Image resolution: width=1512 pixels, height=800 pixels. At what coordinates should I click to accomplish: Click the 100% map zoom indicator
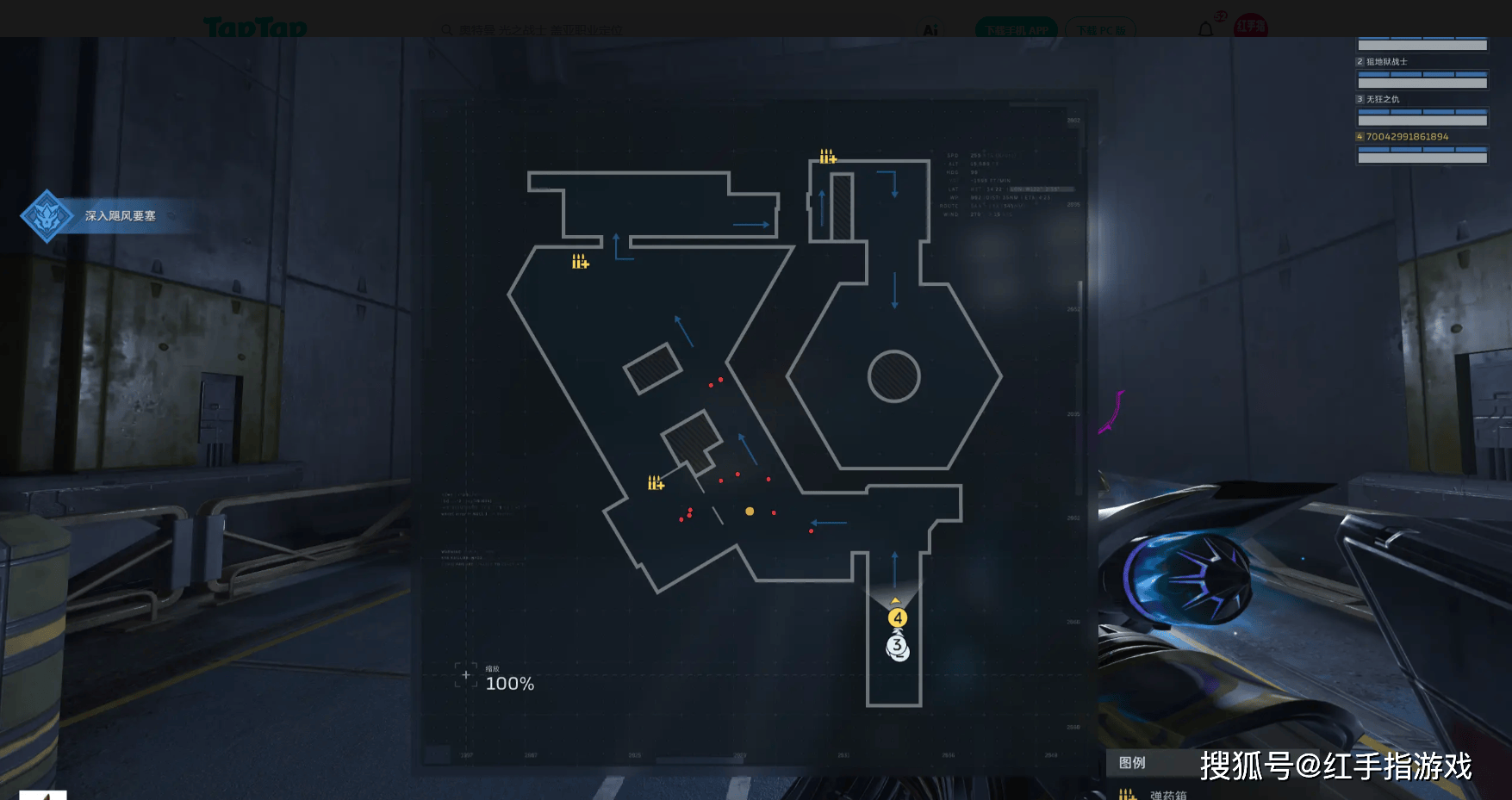click(509, 684)
